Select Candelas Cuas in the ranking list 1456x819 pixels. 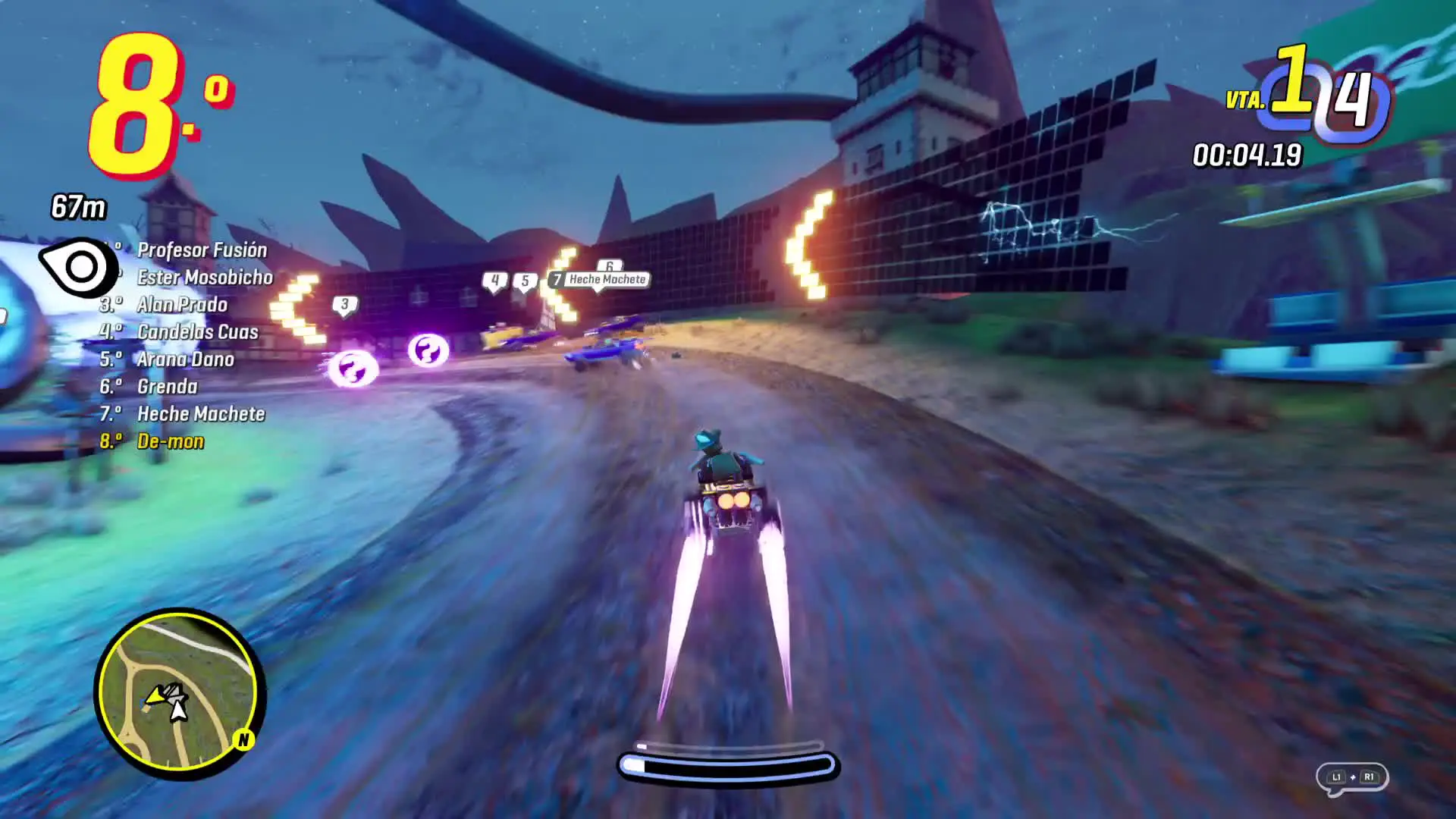tap(197, 332)
